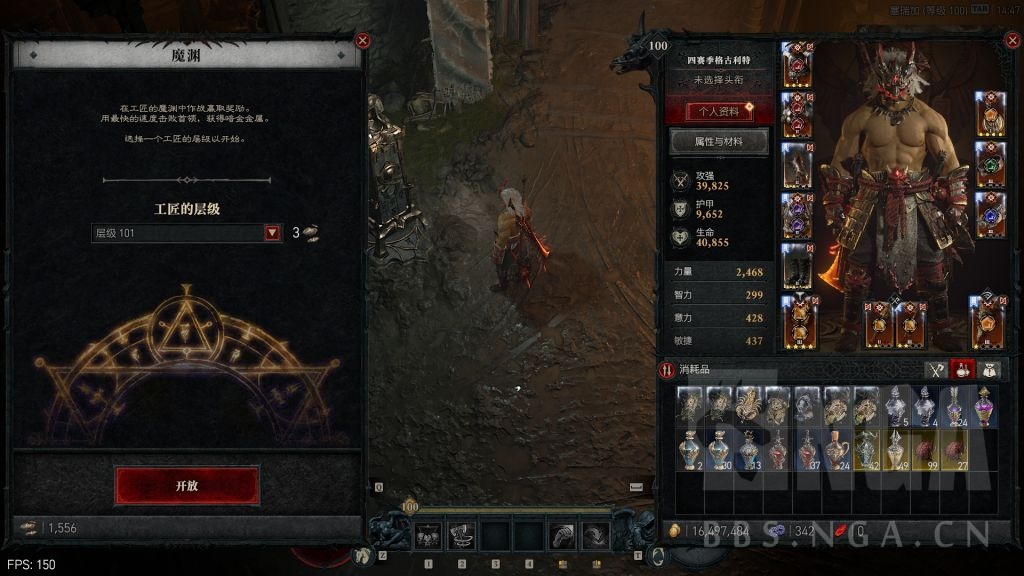Select the jug potion with stack 24
Screen dimensions: 1024x576
[x=836, y=450]
